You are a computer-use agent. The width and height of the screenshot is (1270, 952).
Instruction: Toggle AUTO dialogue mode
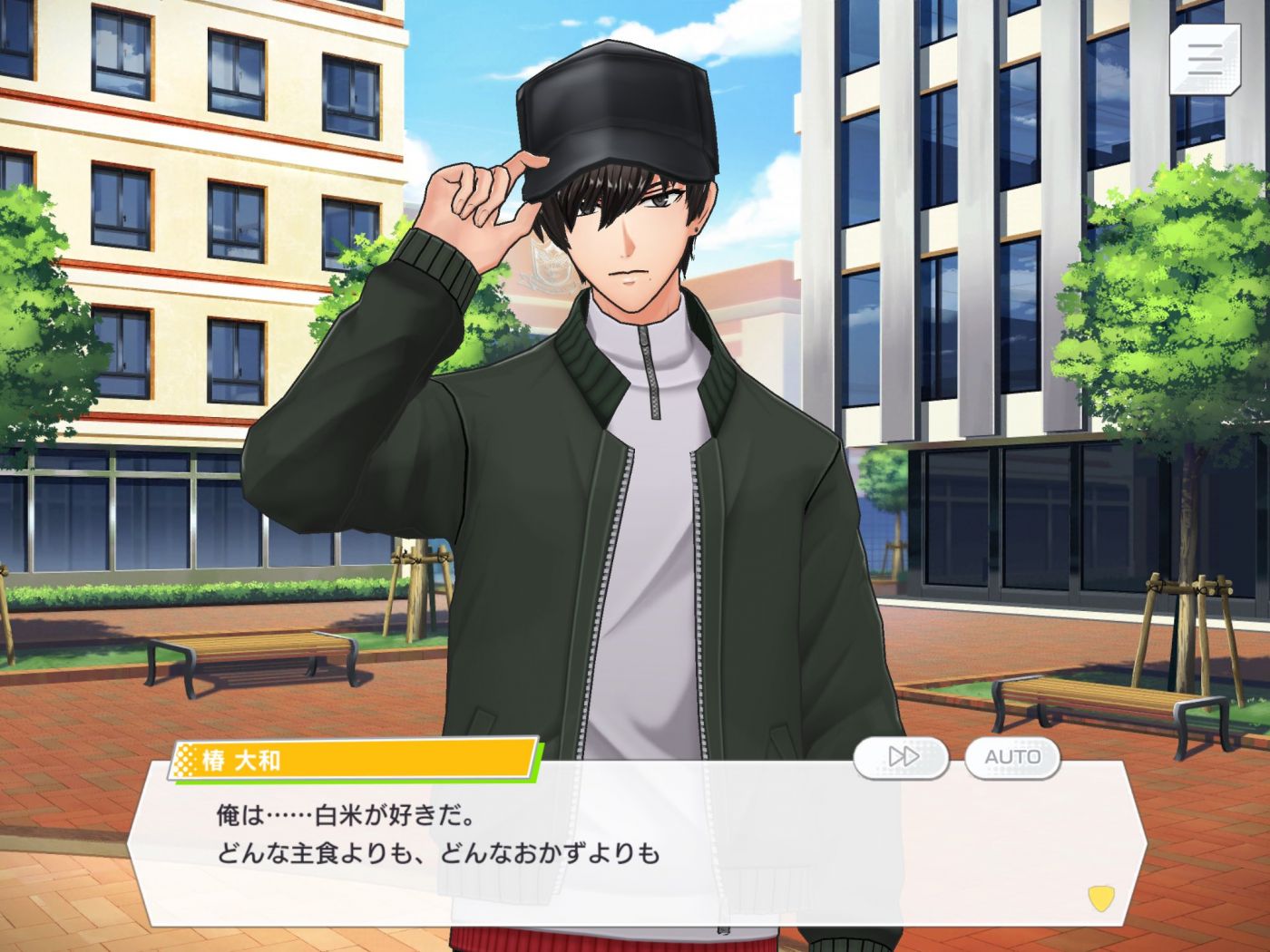1012,756
